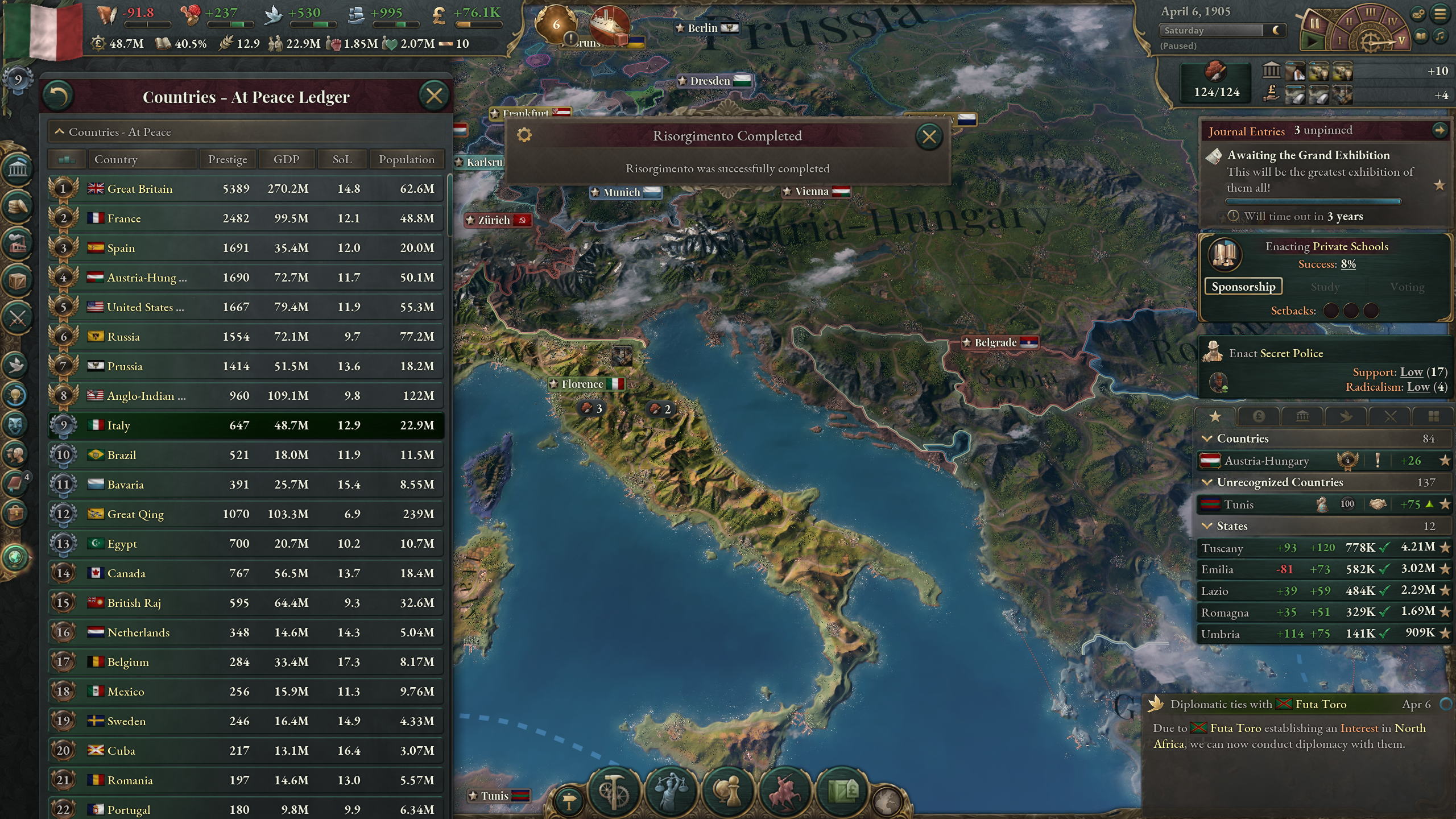This screenshot has width=1456, height=819.
Task: Dismiss the Risorgimento Completed notification
Action: 929,136
